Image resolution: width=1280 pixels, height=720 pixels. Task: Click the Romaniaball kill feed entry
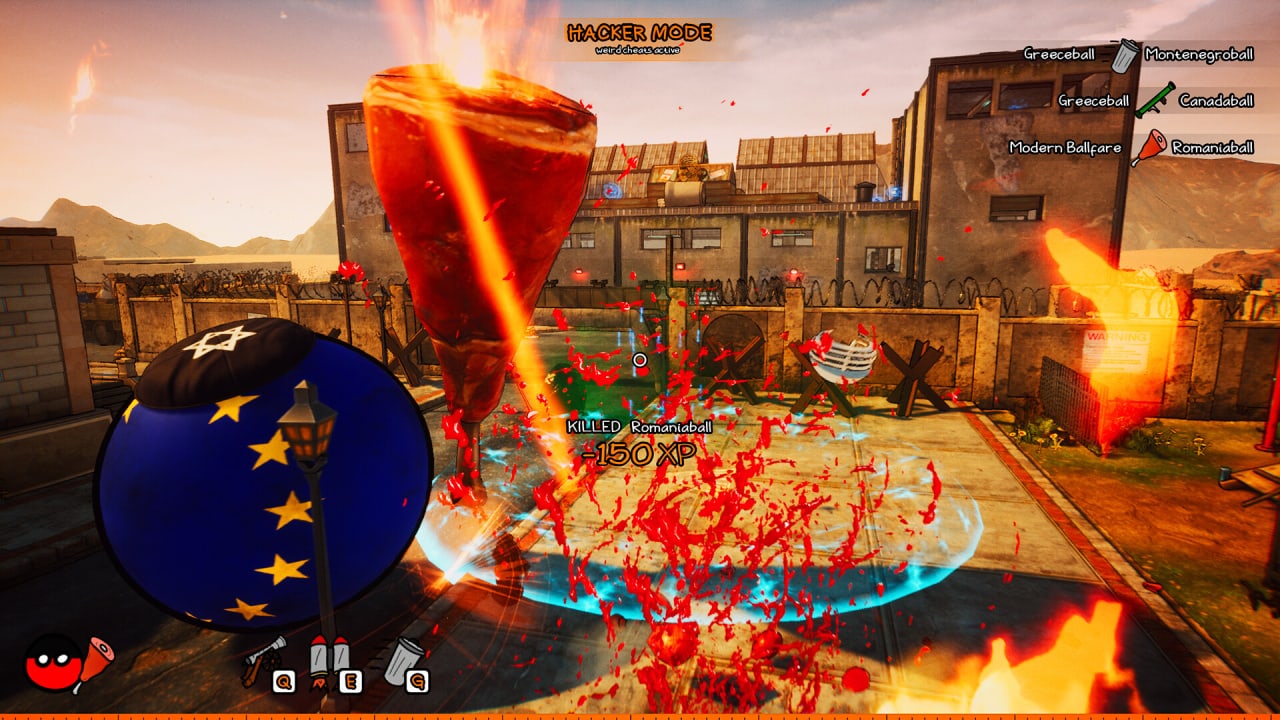point(1212,147)
